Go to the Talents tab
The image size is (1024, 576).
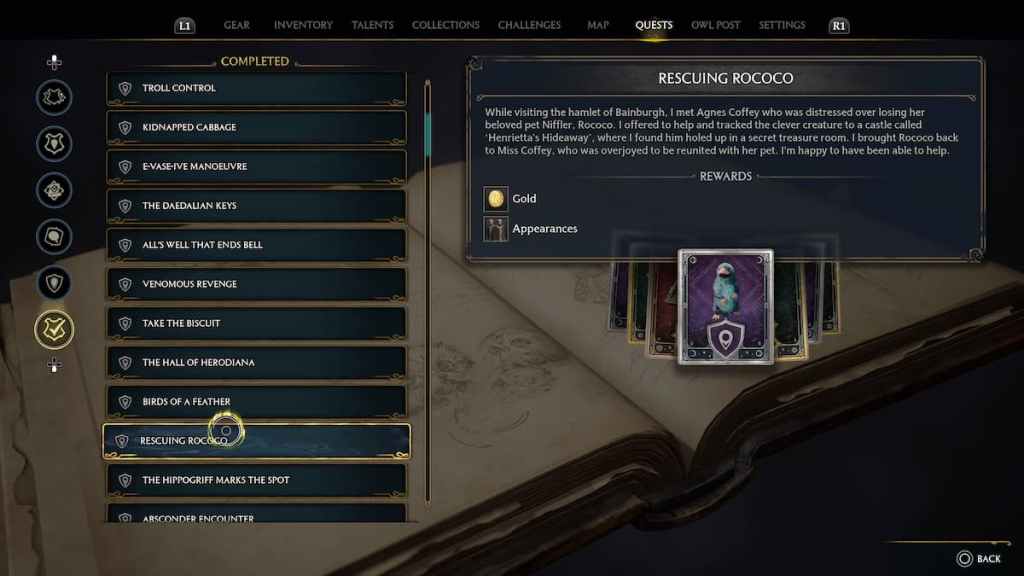pyautogui.click(x=372, y=25)
